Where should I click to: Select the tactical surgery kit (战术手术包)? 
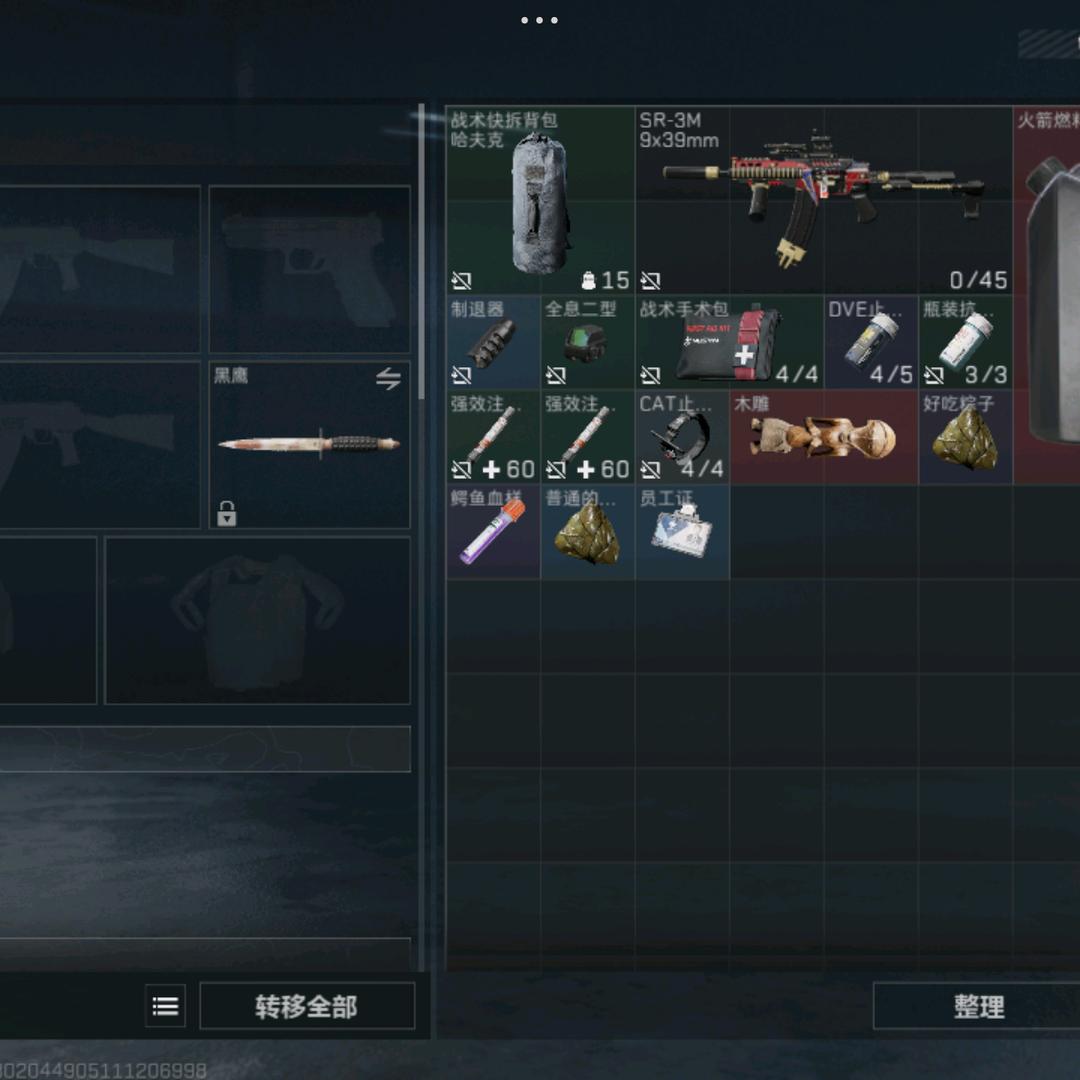point(728,343)
